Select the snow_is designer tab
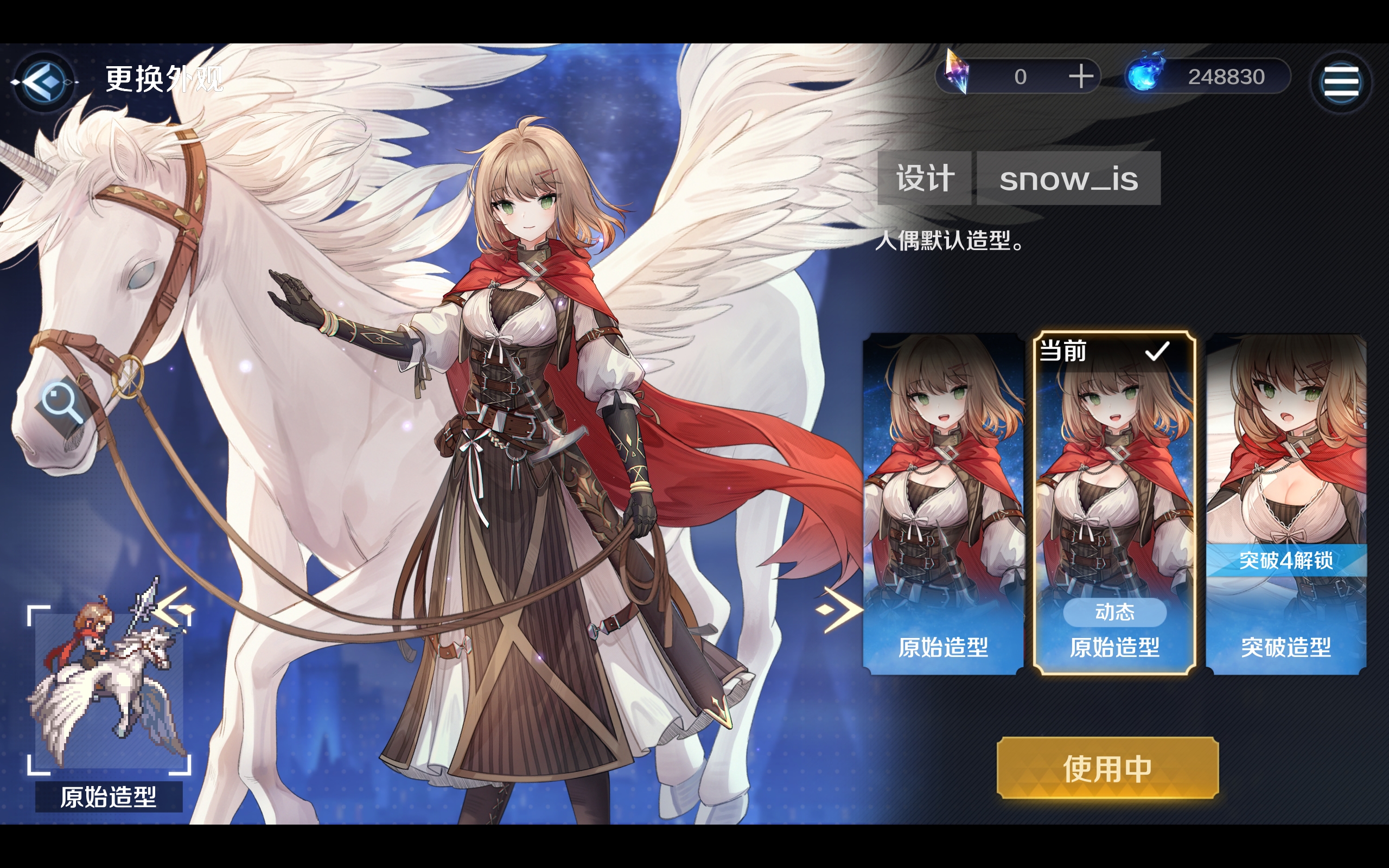 point(1069,178)
